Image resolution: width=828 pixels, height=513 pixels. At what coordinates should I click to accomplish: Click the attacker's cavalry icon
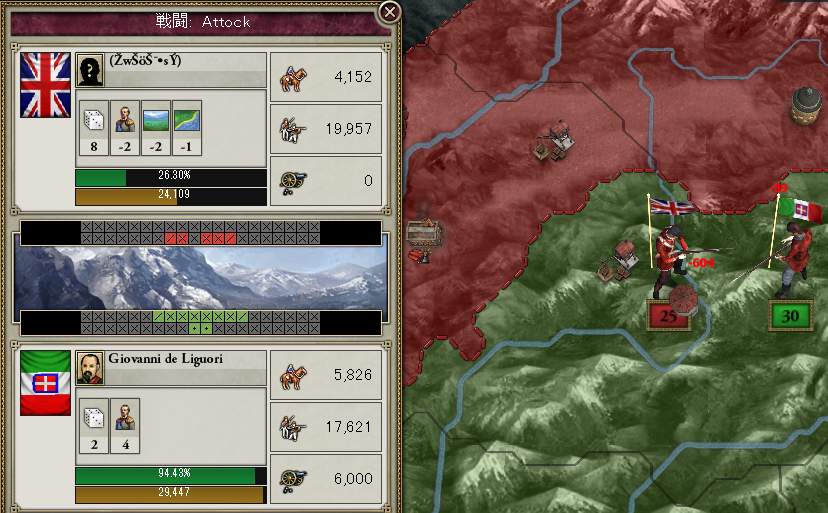(293, 78)
